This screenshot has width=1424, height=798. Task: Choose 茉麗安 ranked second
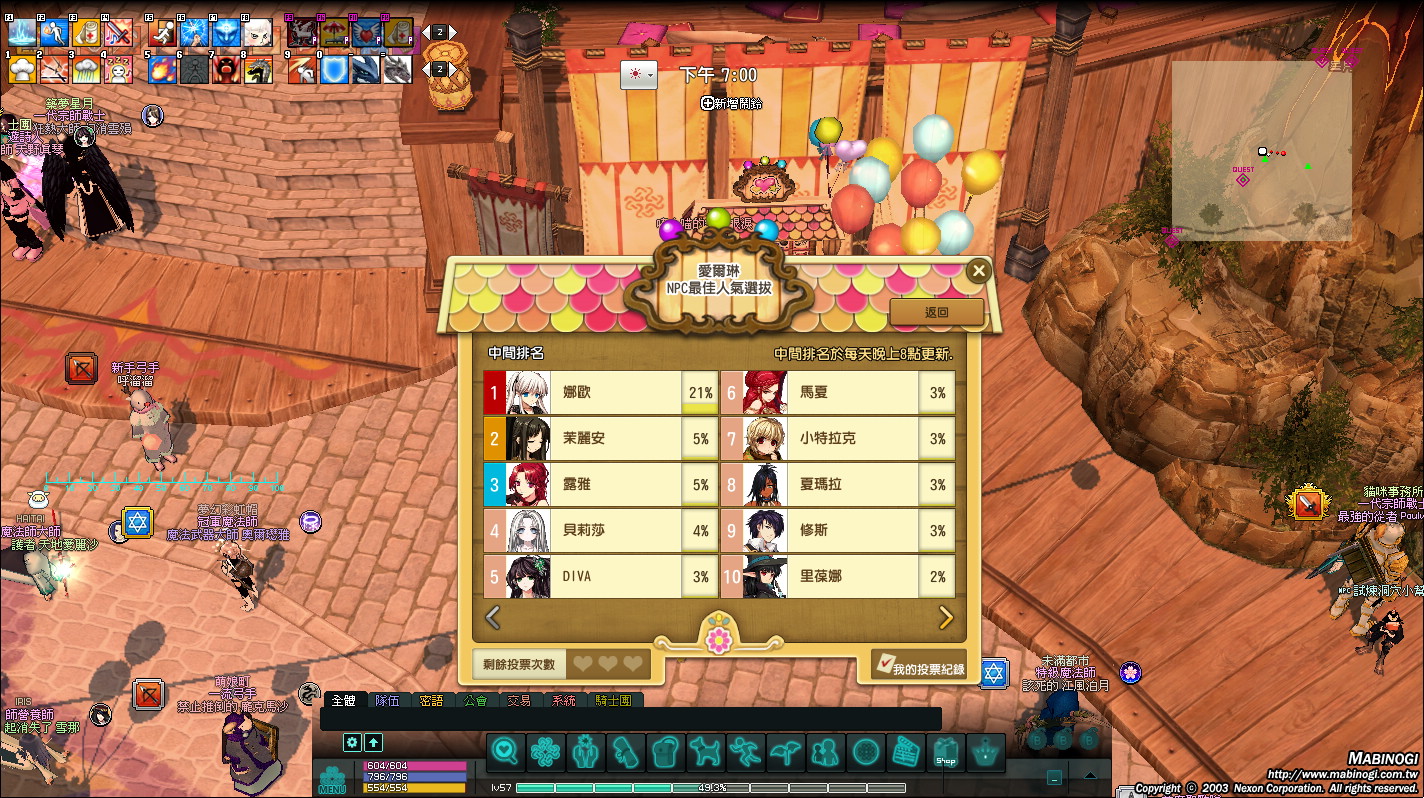(x=598, y=439)
